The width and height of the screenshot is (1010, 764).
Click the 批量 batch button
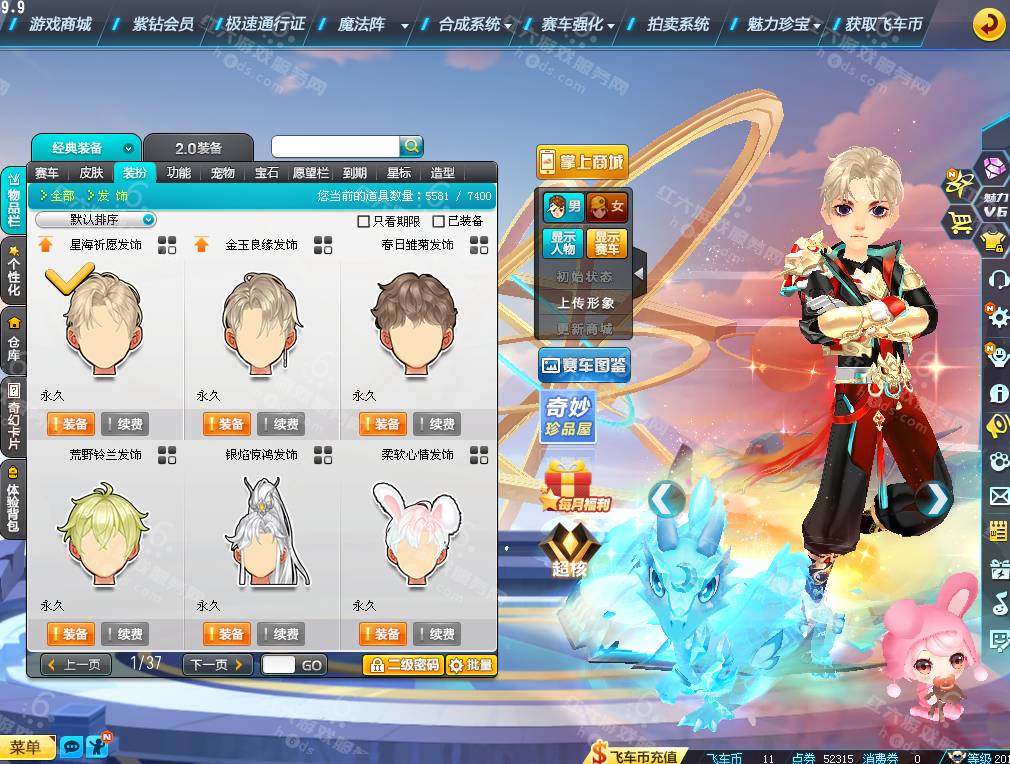(x=470, y=665)
